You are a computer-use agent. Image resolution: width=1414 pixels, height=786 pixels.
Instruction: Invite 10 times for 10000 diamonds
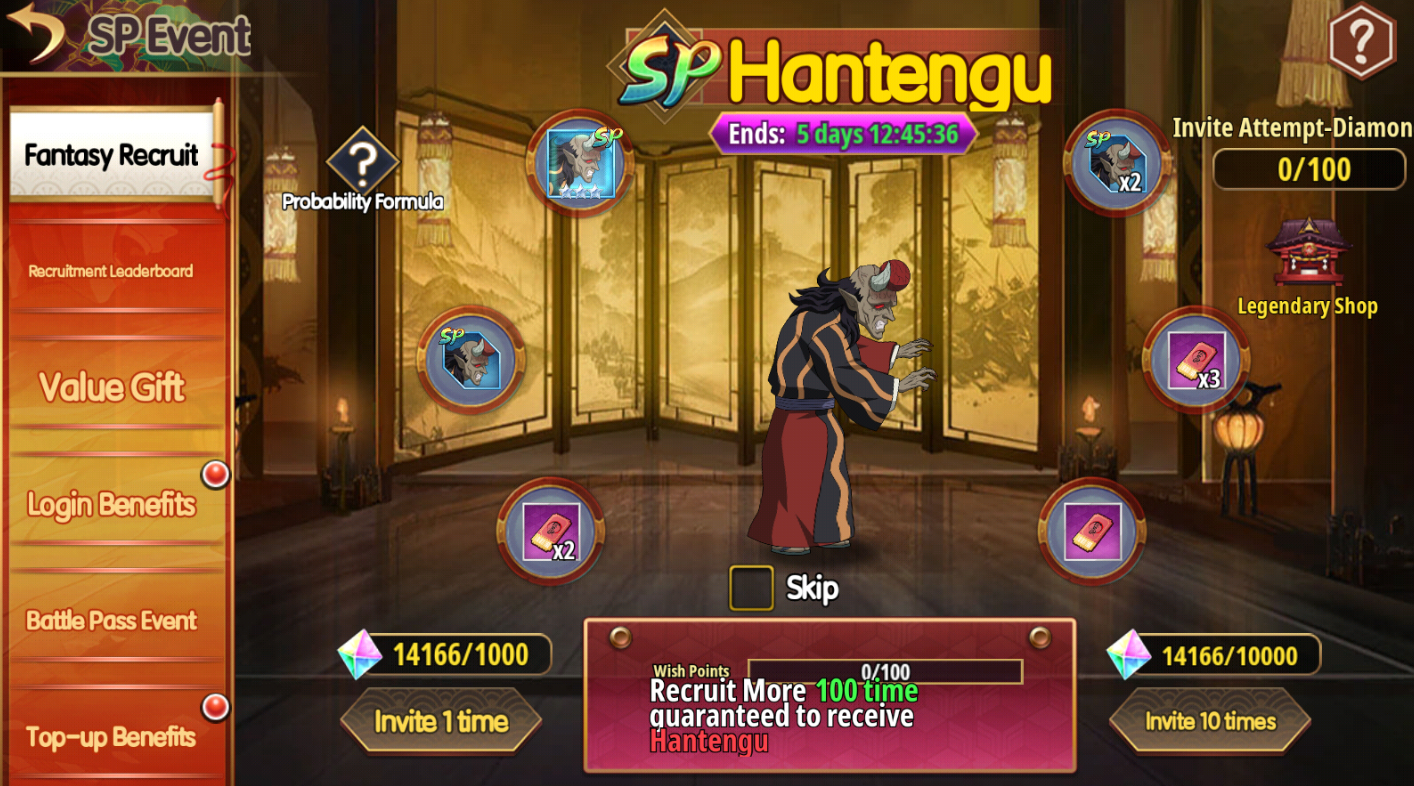point(1210,721)
